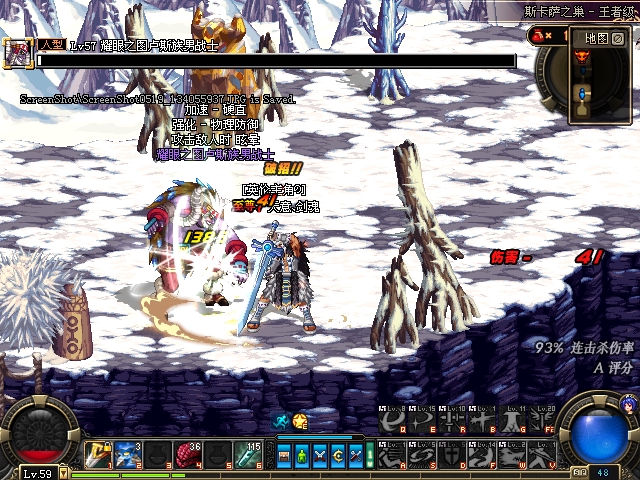Click the character avatar above the blue orb

click(628, 405)
